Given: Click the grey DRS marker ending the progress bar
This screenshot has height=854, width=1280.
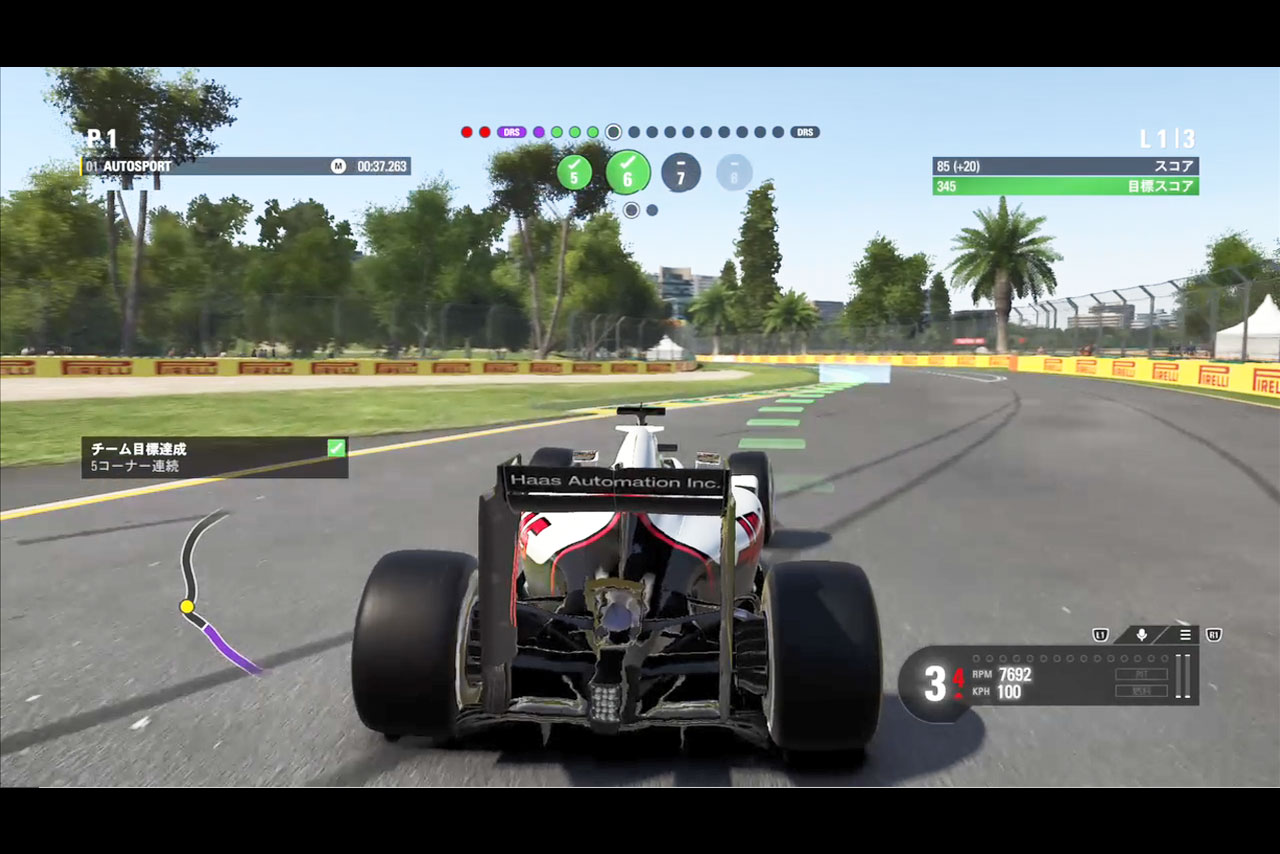Looking at the screenshot, I should pyautogui.click(x=804, y=132).
